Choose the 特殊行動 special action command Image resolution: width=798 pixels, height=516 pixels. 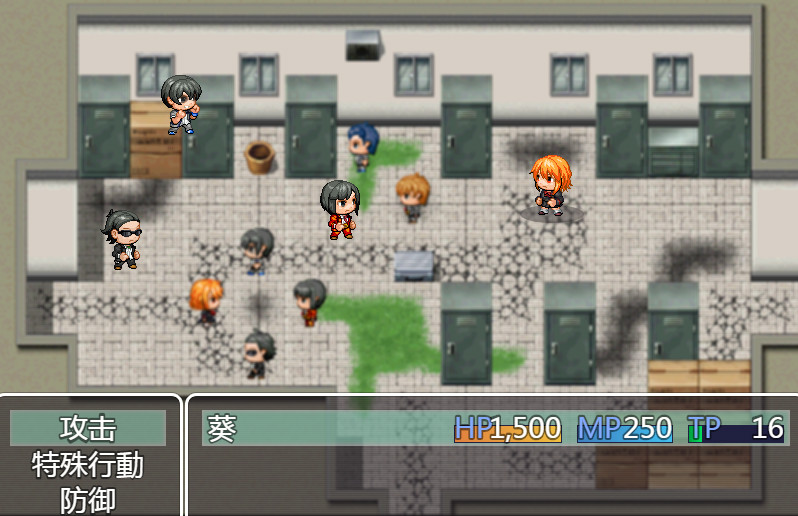coord(88,465)
